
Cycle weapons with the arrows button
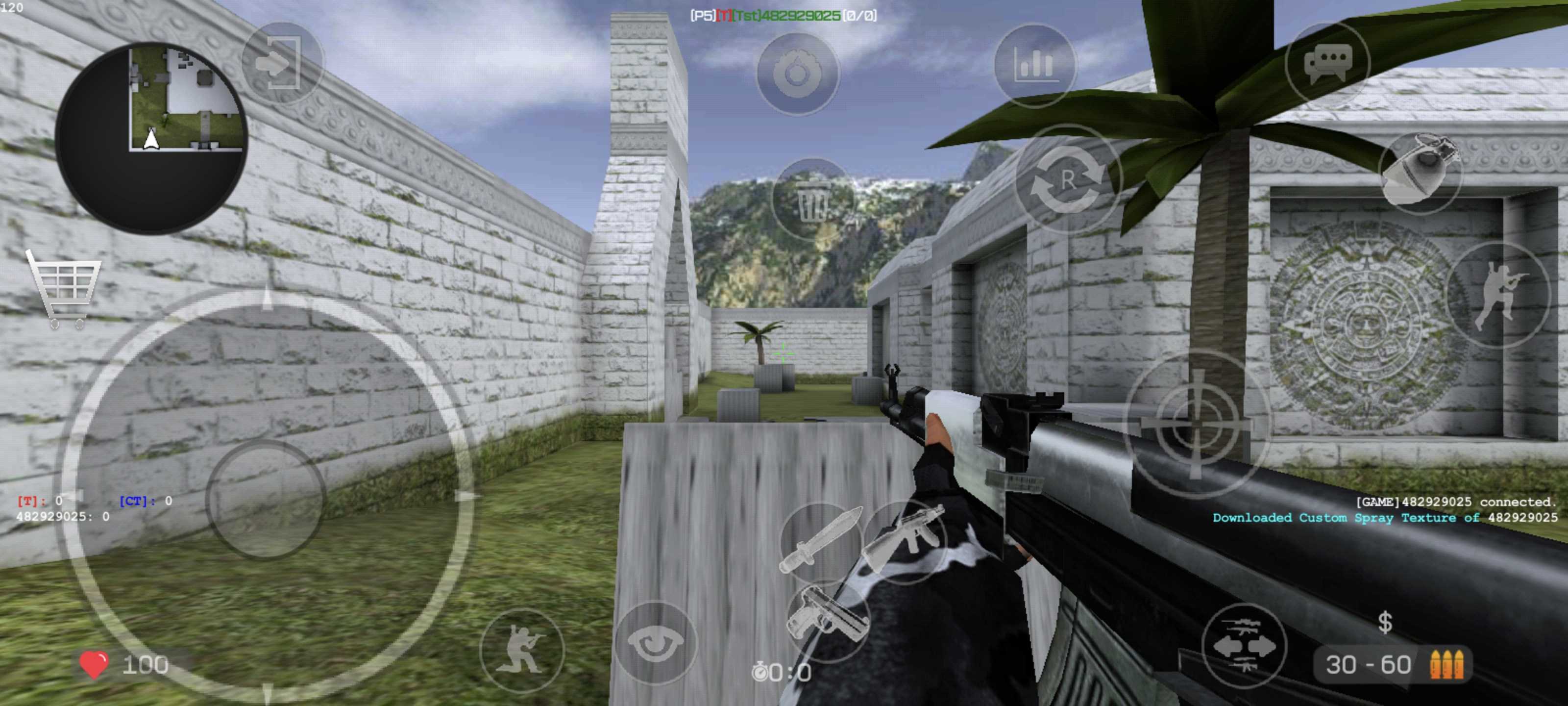pyautogui.click(x=1244, y=646)
